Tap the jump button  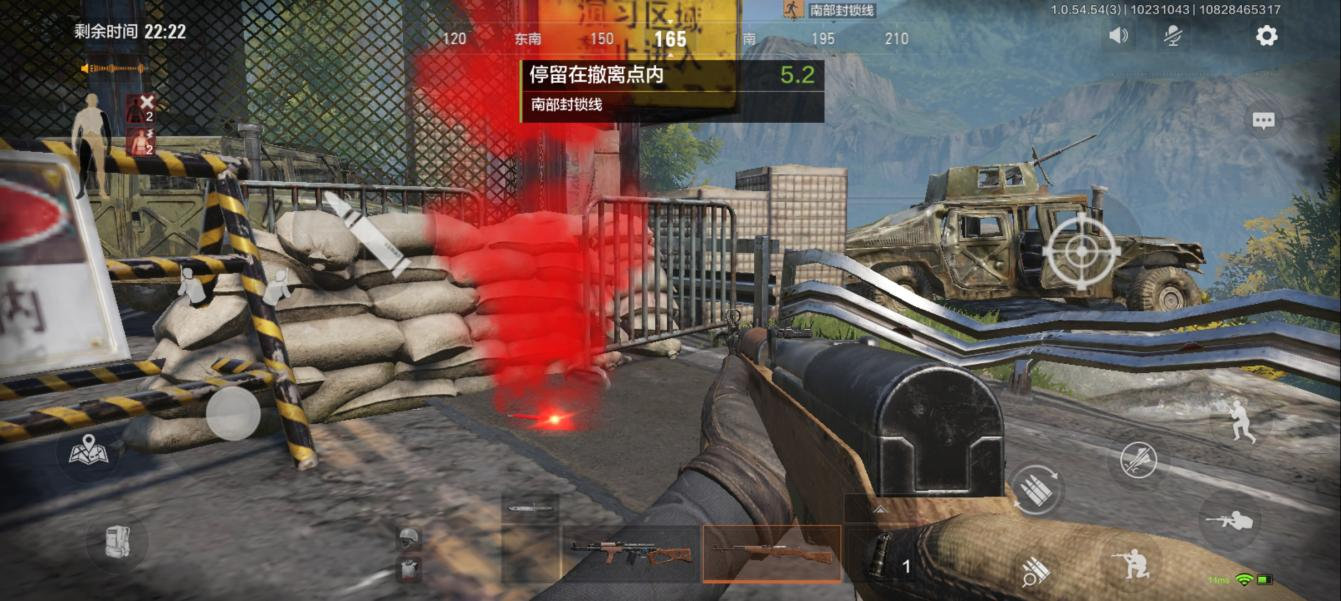1236,420
